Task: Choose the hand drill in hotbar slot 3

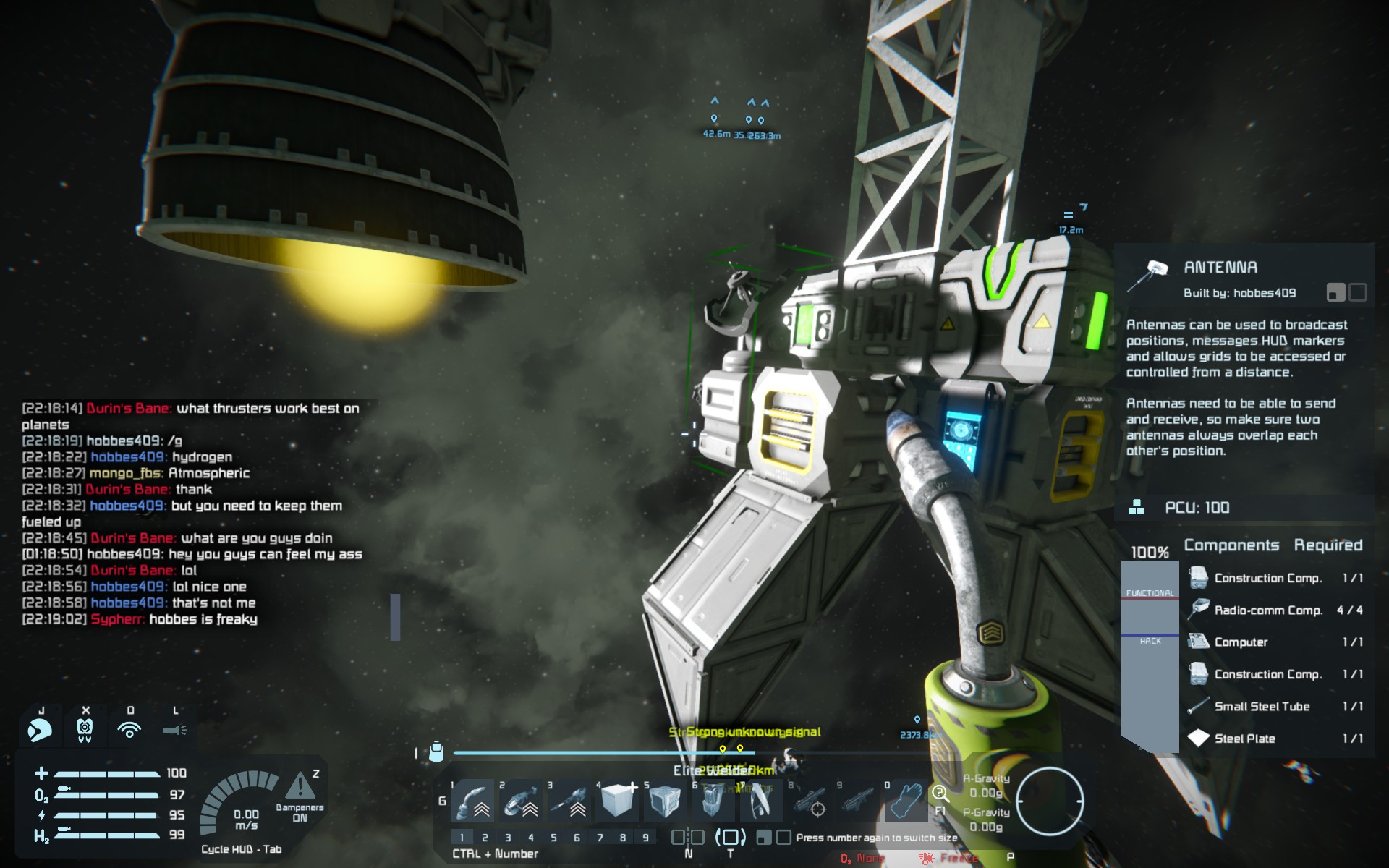Action: coord(569,802)
